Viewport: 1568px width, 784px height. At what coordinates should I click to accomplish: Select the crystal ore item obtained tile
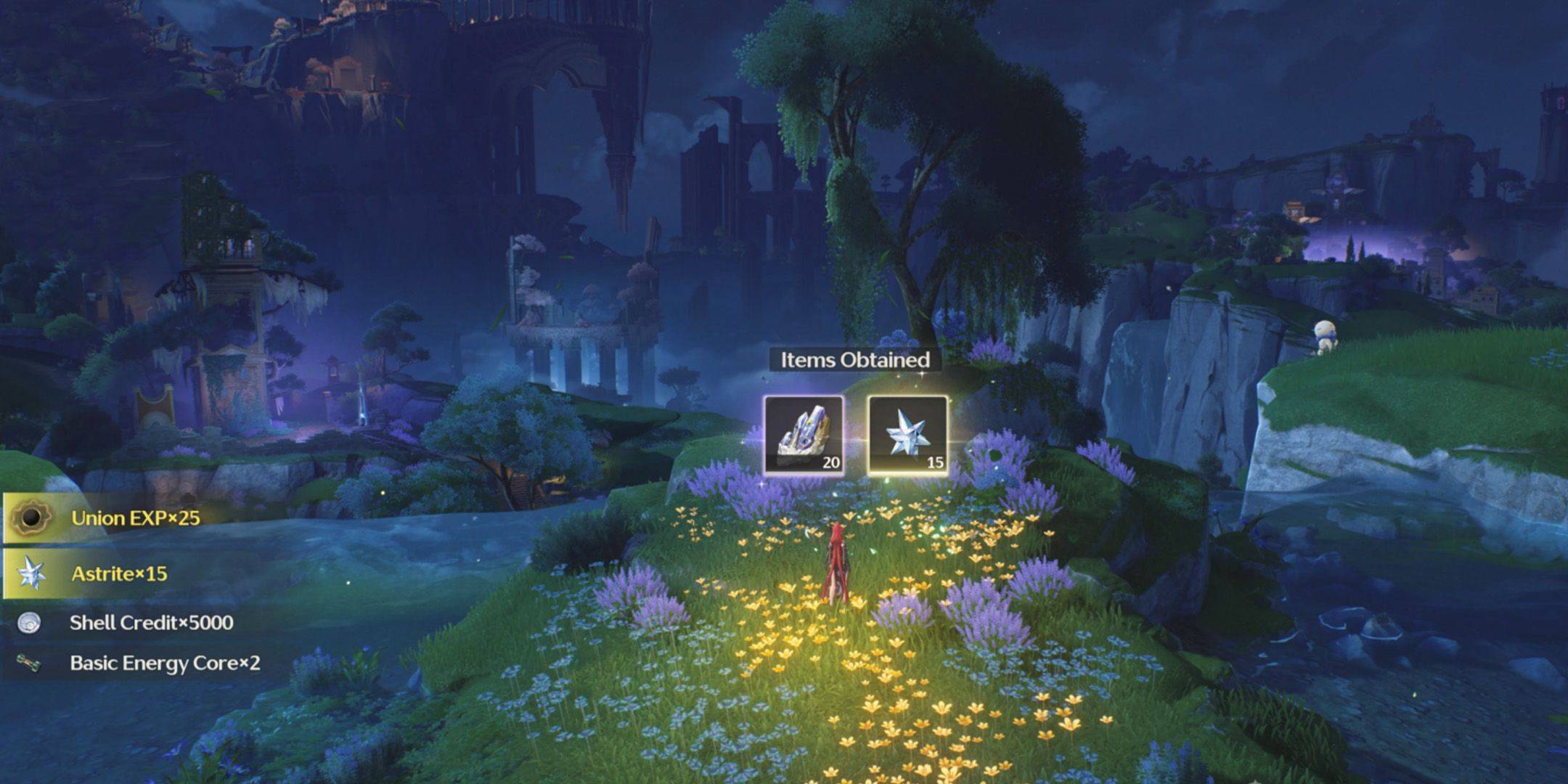point(804,435)
